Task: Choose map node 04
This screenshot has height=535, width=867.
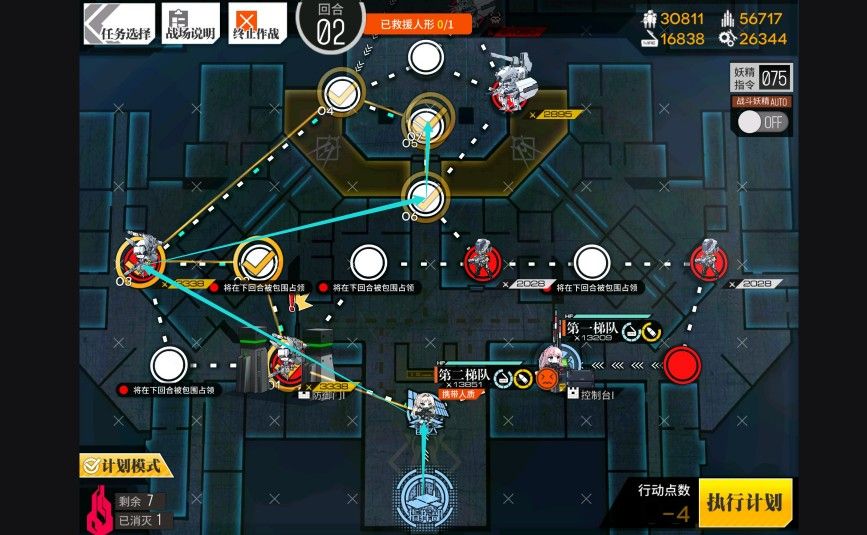Action: click(343, 91)
